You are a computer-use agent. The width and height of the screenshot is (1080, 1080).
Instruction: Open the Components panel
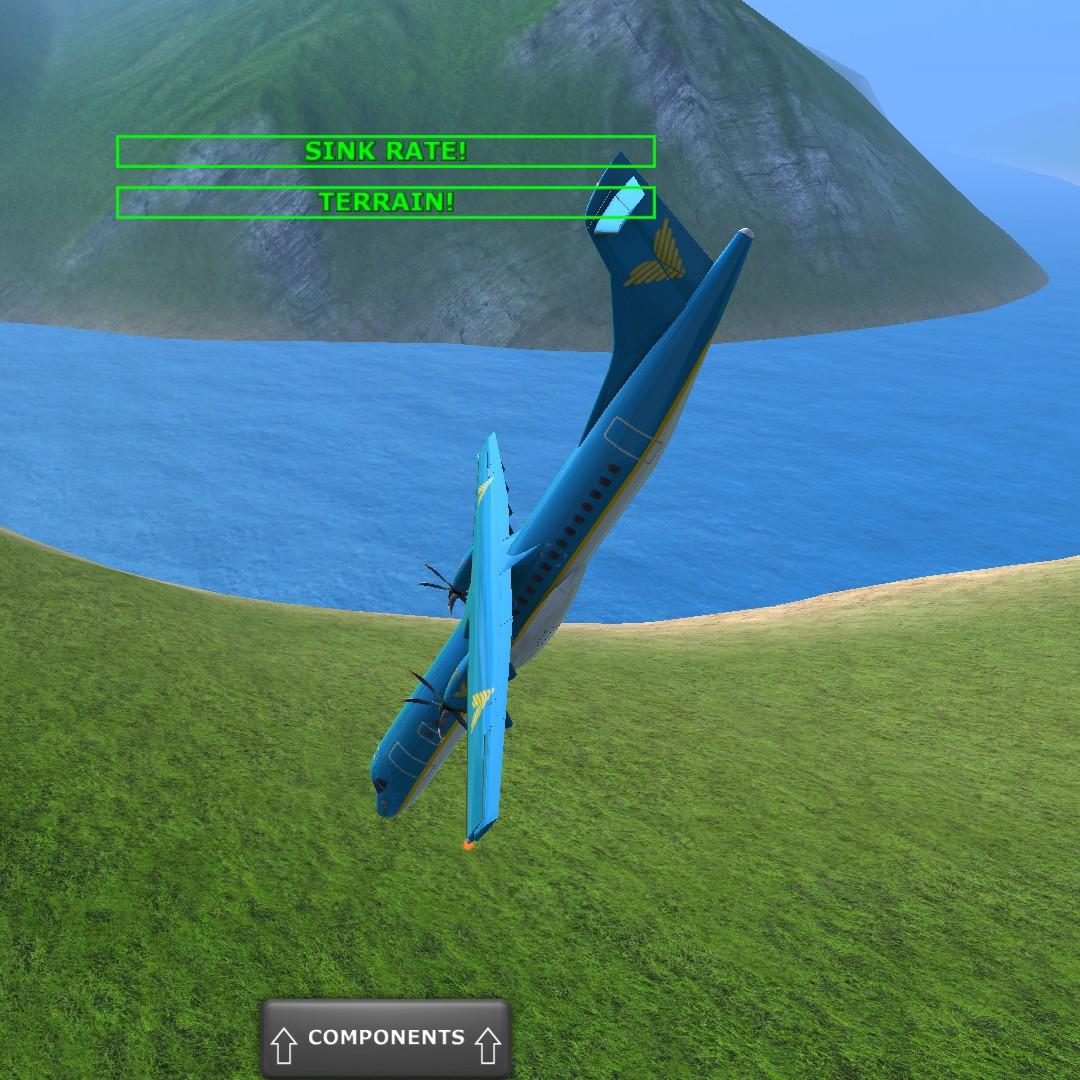click(x=386, y=1038)
